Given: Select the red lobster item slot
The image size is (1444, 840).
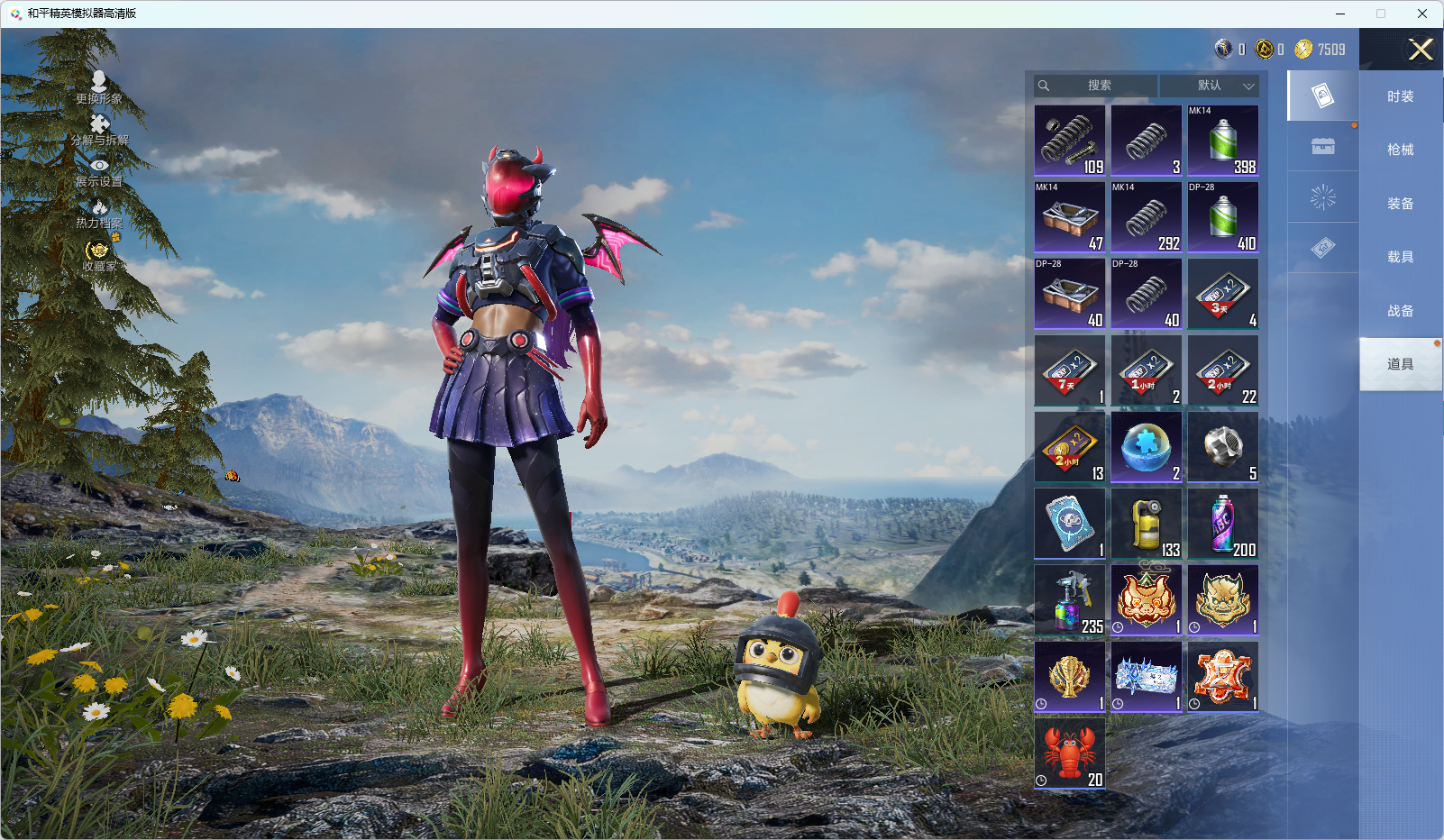Looking at the screenshot, I should (1070, 753).
